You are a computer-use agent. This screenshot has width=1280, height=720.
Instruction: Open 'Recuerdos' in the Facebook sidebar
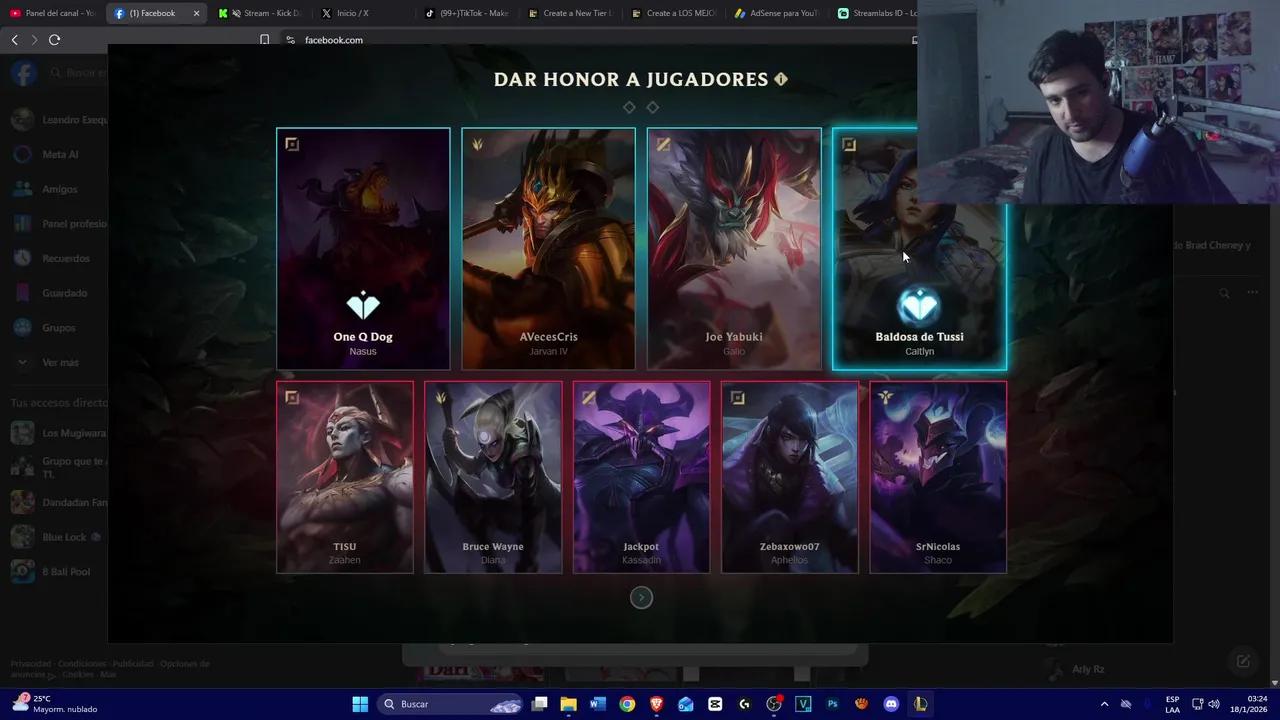click(x=64, y=258)
